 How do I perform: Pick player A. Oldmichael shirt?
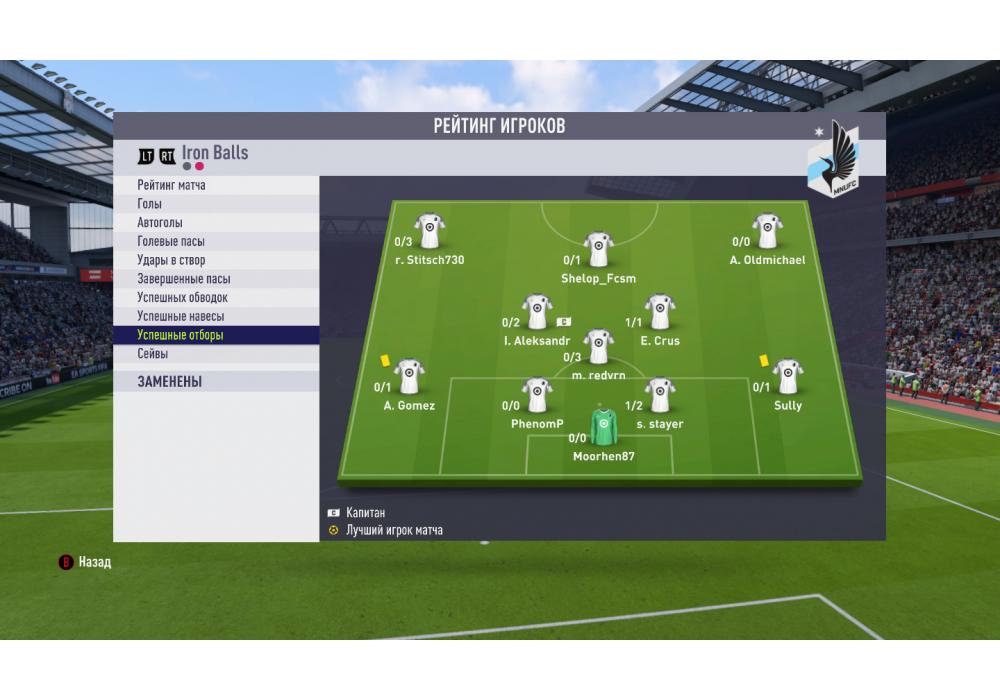767,230
